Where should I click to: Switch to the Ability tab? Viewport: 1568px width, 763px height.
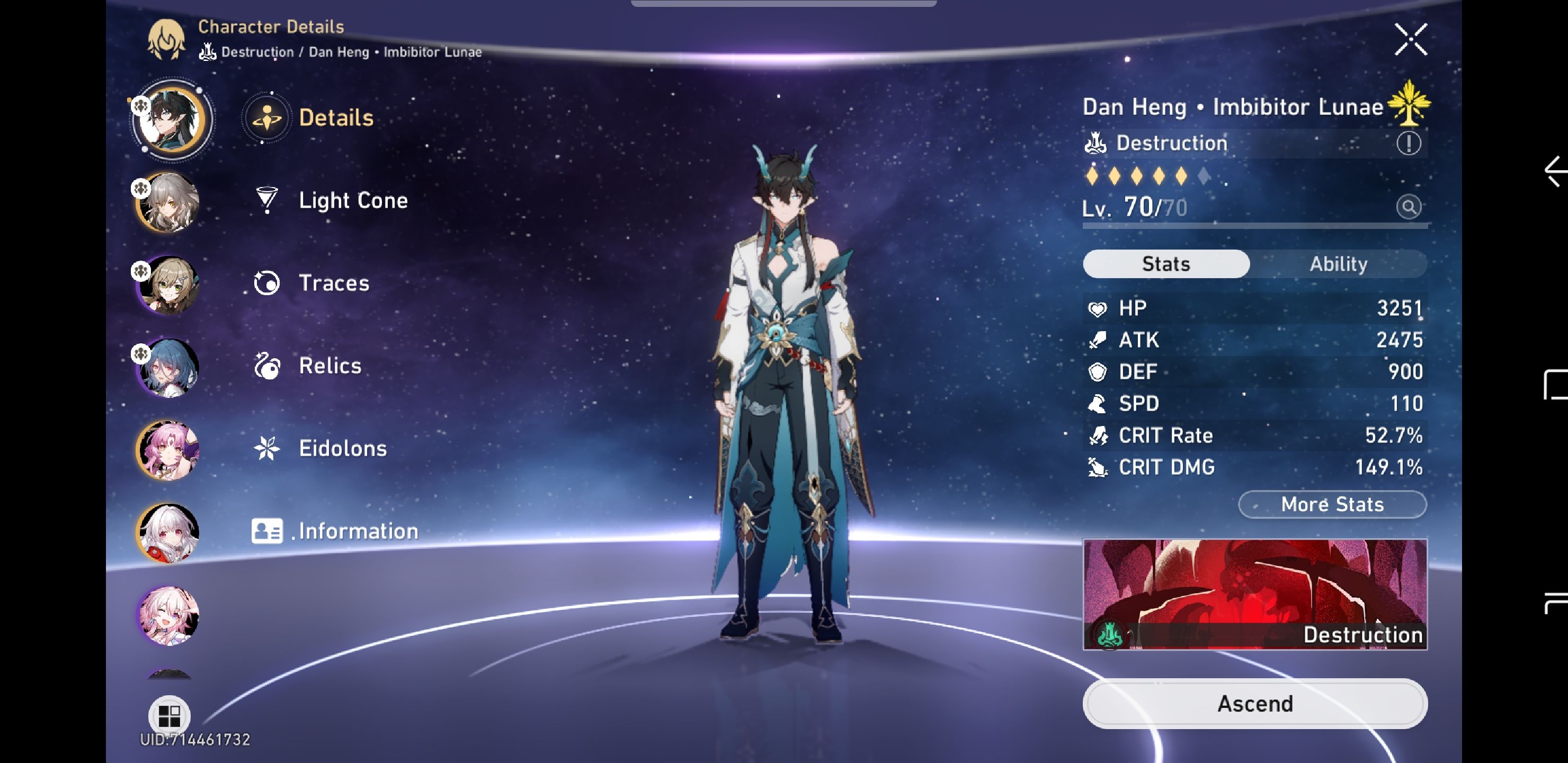click(x=1339, y=264)
